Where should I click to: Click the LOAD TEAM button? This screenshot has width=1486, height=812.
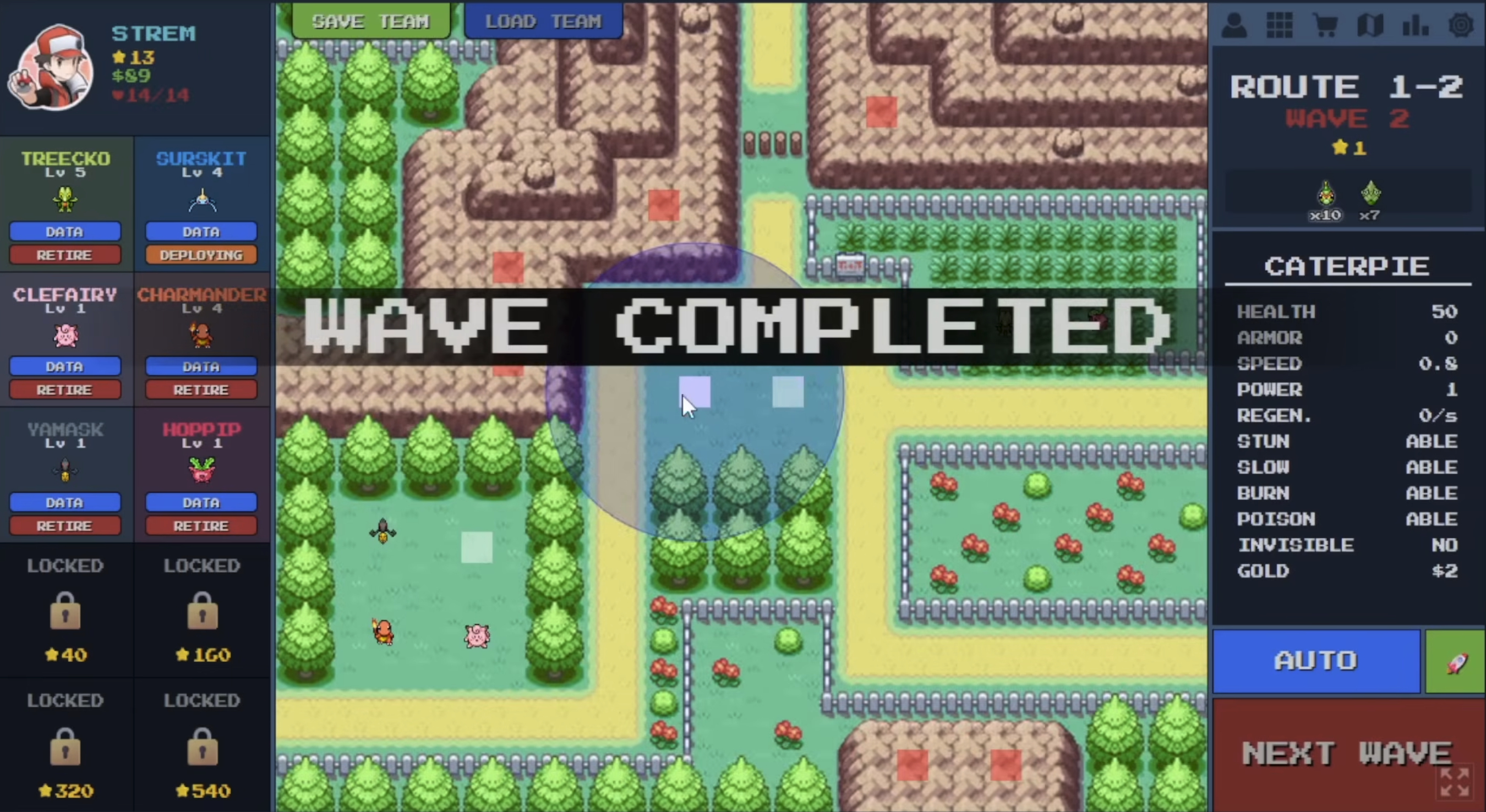pyautogui.click(x=543, y=21)
